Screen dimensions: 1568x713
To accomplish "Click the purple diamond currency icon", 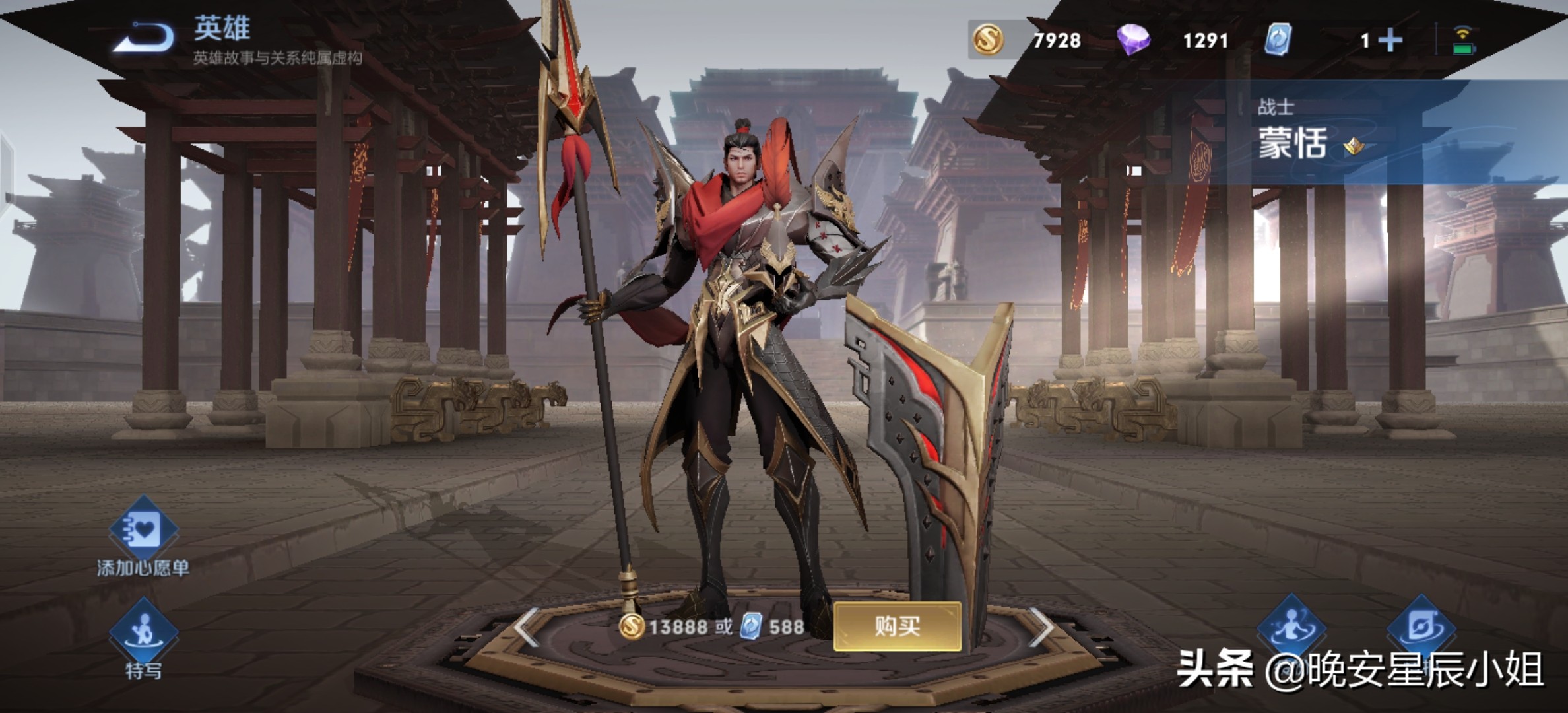I will (1133, 40).
